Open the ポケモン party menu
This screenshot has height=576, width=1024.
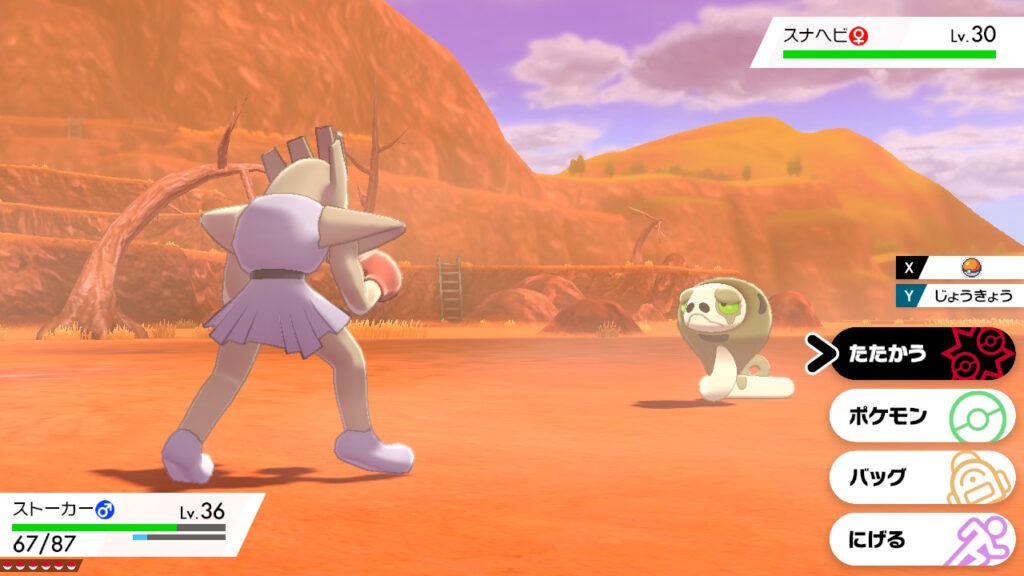[x=920, y=416]
